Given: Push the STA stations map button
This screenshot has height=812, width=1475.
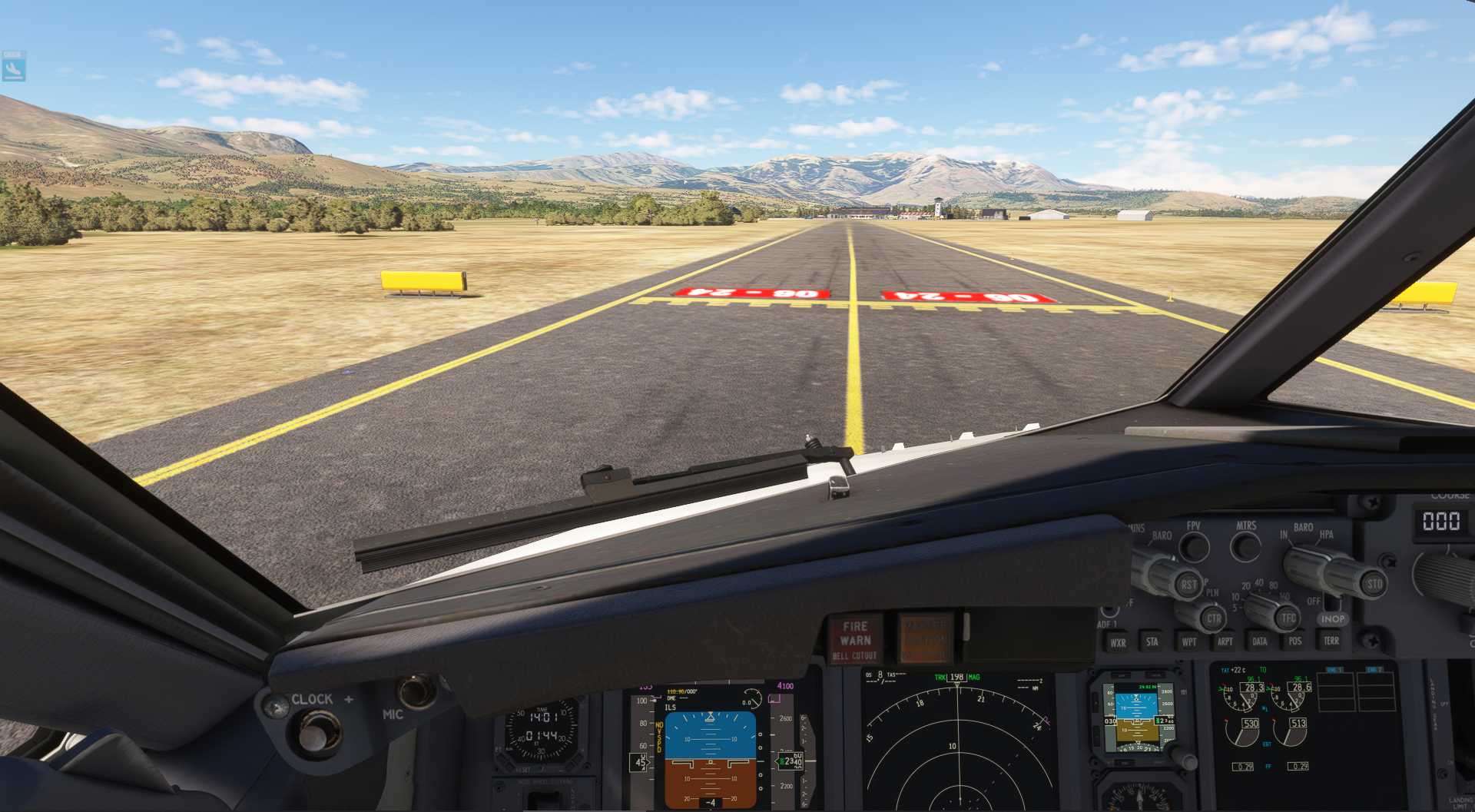Looking at the screenshot, I should pos(1152,641).
